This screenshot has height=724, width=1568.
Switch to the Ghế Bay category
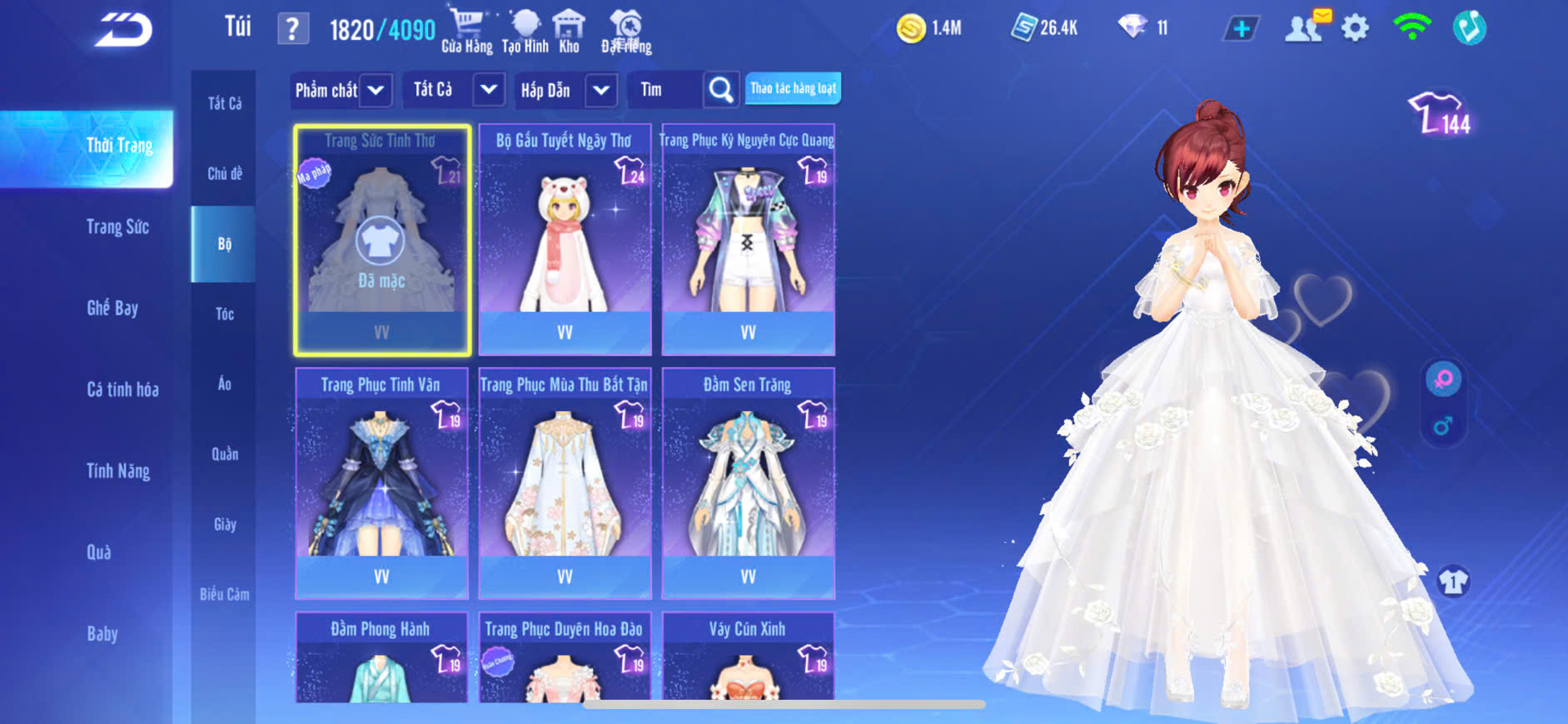pyautogui.click(x=112, y=309)
